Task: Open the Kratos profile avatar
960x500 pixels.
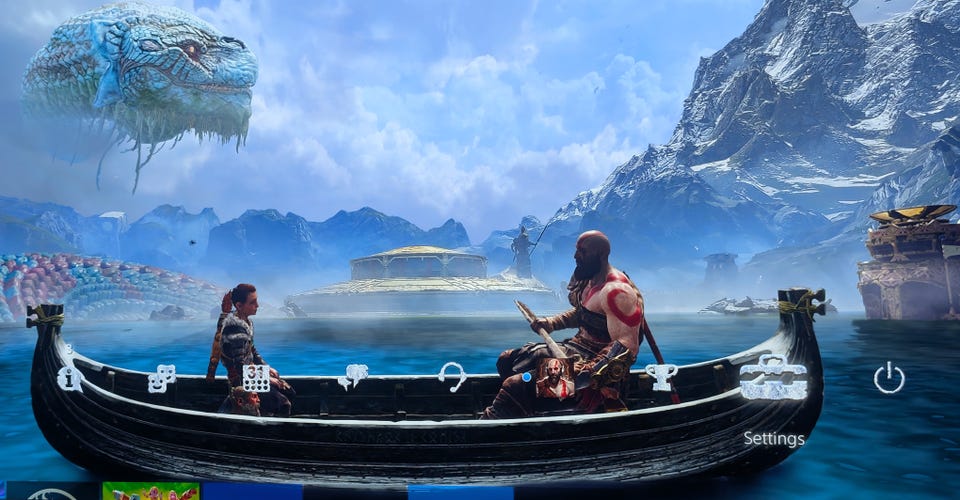Action: 553,378
